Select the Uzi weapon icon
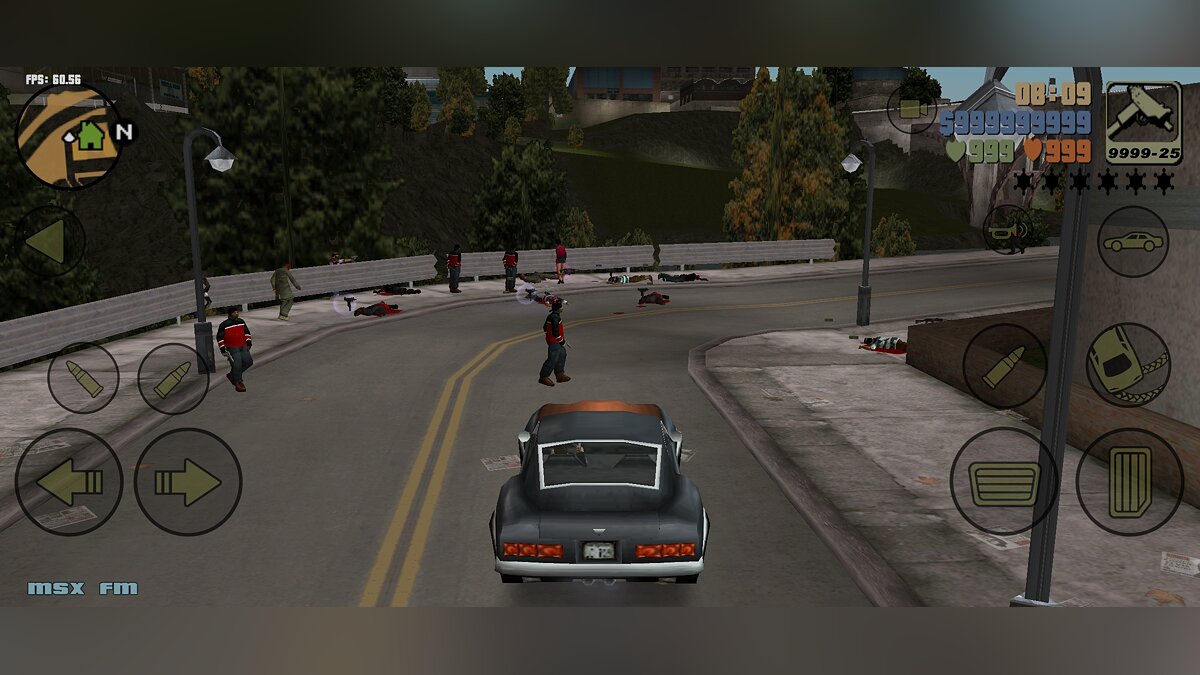 tap(1143, 123)
